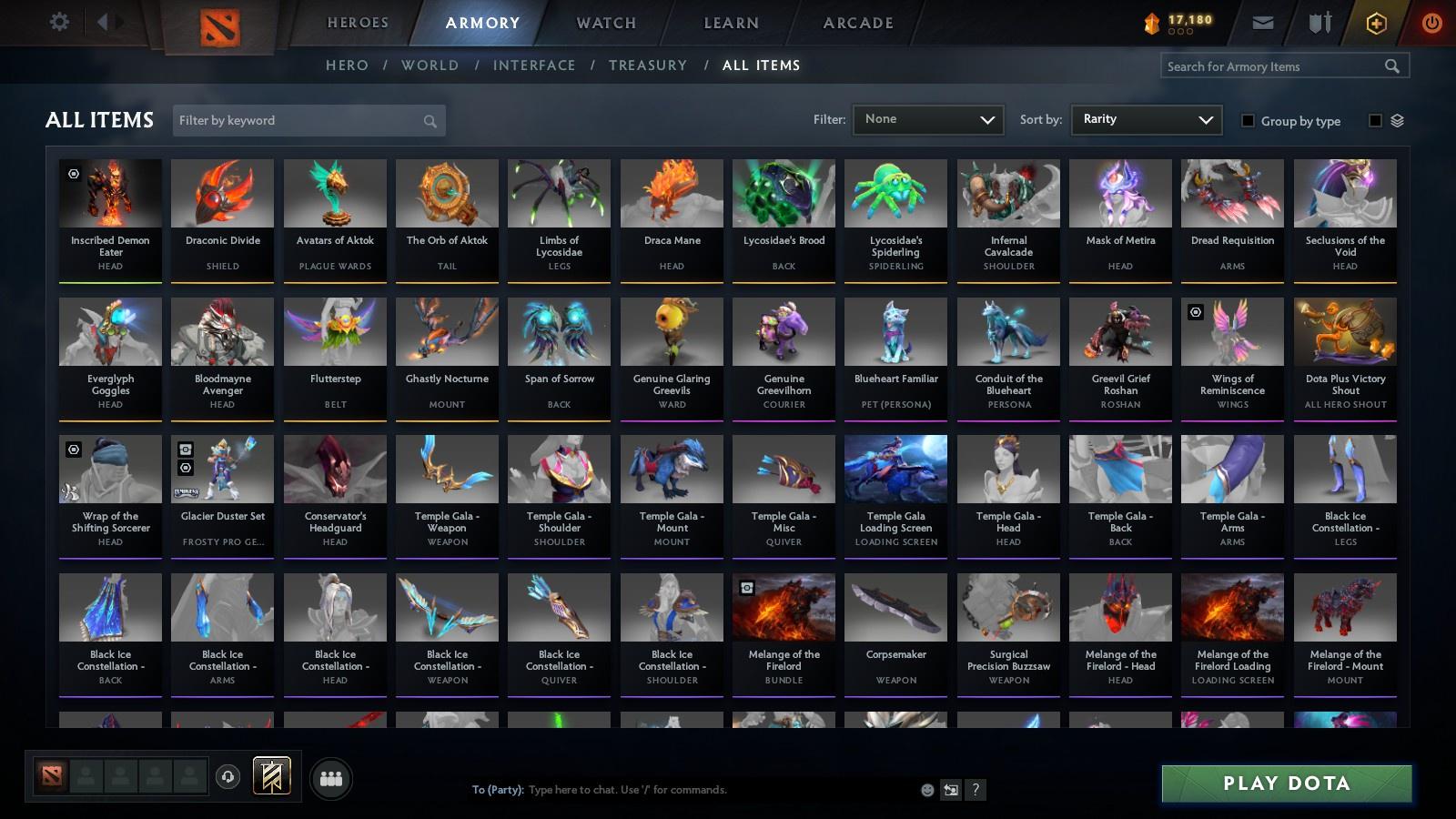Open the Filter dropdown showing None
The width and height of the screenshot is (1456, 819).
[x=927, y=119]
